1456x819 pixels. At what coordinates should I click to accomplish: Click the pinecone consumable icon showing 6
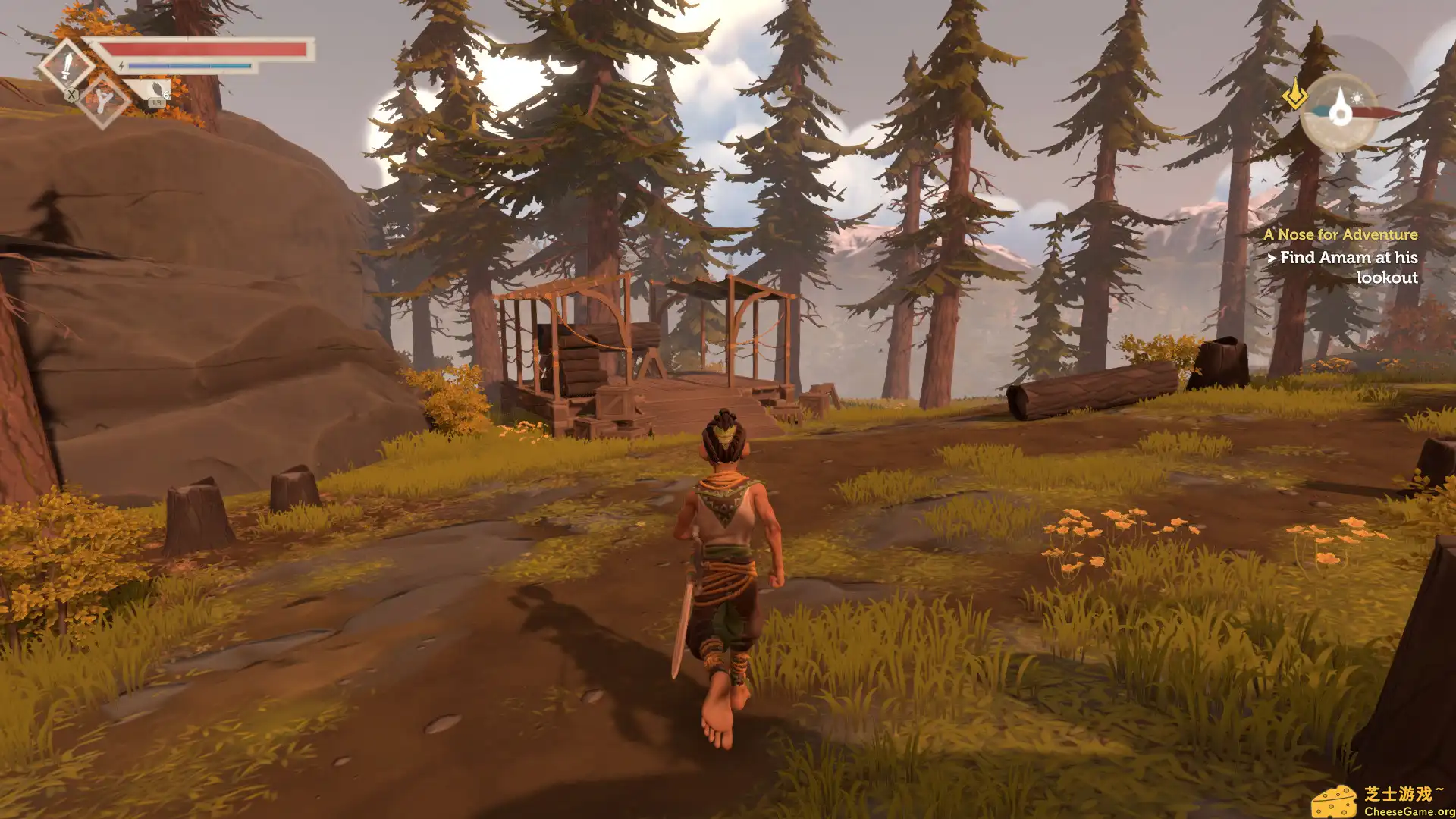pos(157,89)
